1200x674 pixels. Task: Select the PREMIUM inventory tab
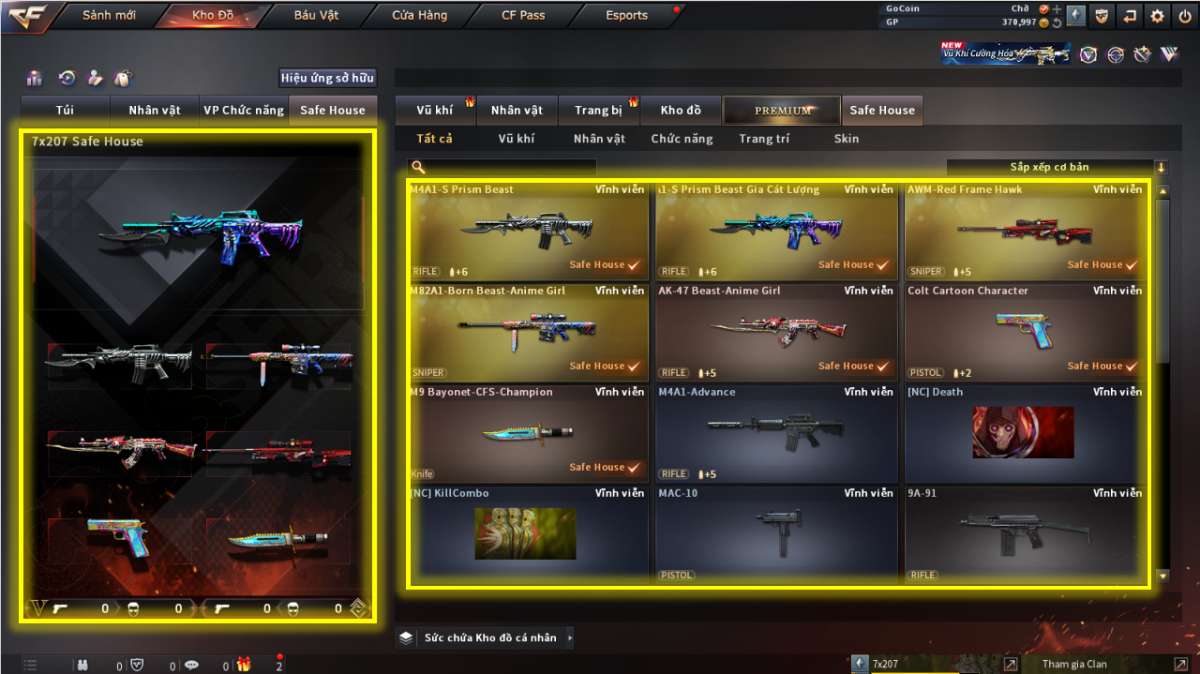(x=782, y=110)
